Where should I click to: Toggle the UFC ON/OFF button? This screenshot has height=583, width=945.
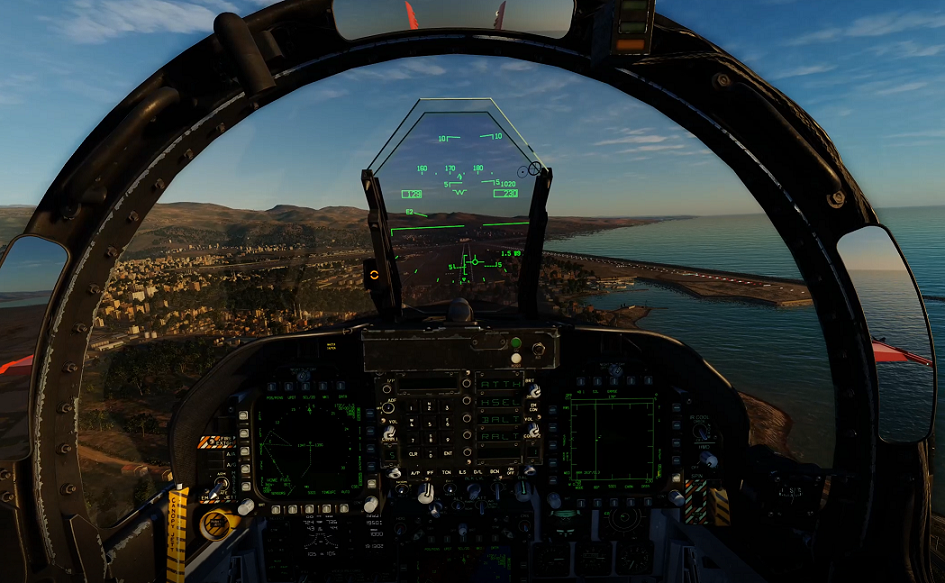click(512, 471)
